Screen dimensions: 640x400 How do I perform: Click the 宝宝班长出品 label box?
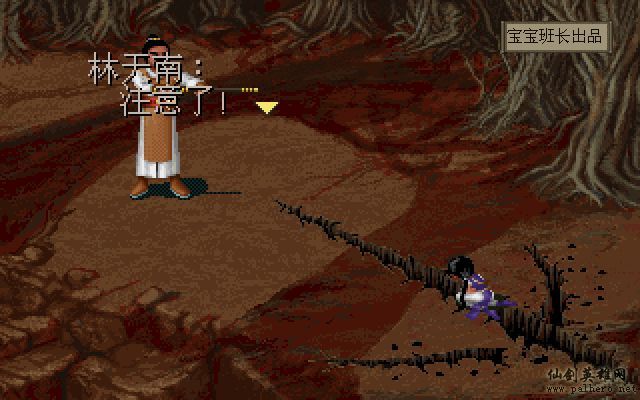[555, 37]
